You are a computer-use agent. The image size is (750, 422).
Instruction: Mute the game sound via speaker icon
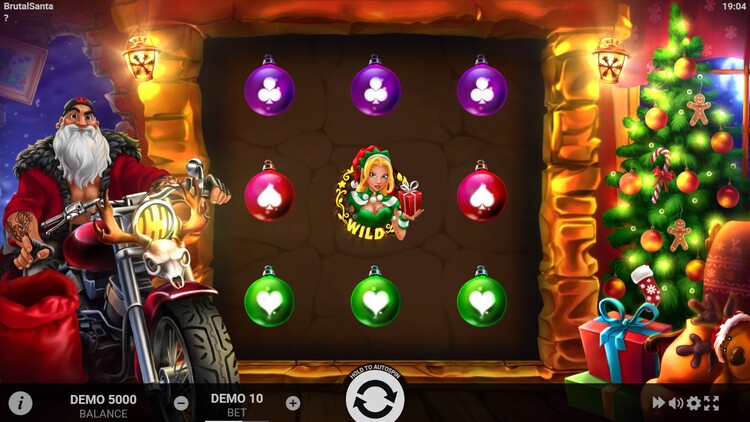click(x=676, y=403)
